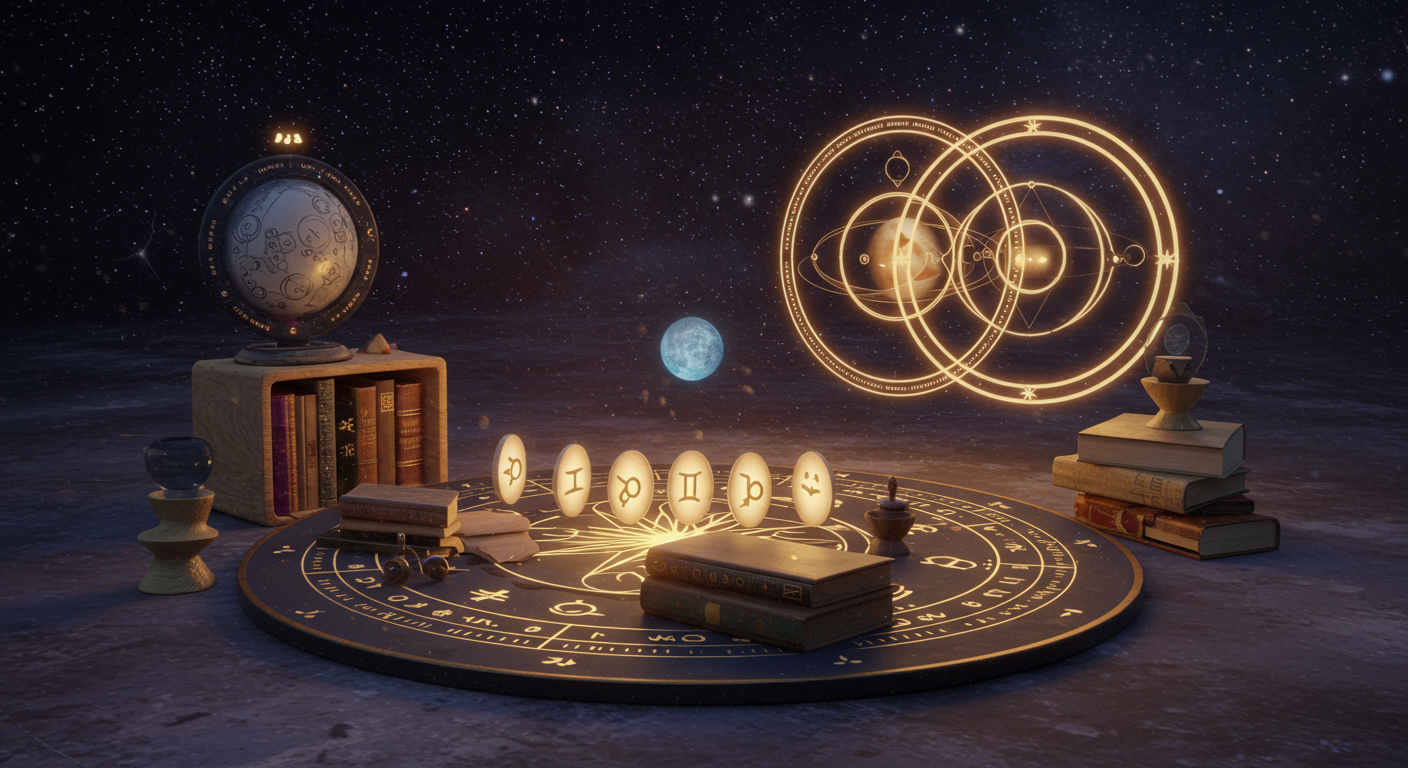Select the glowing Gemini symbol stone
The width and height of the screenshot is (1408, 768).
click(690, 487)
